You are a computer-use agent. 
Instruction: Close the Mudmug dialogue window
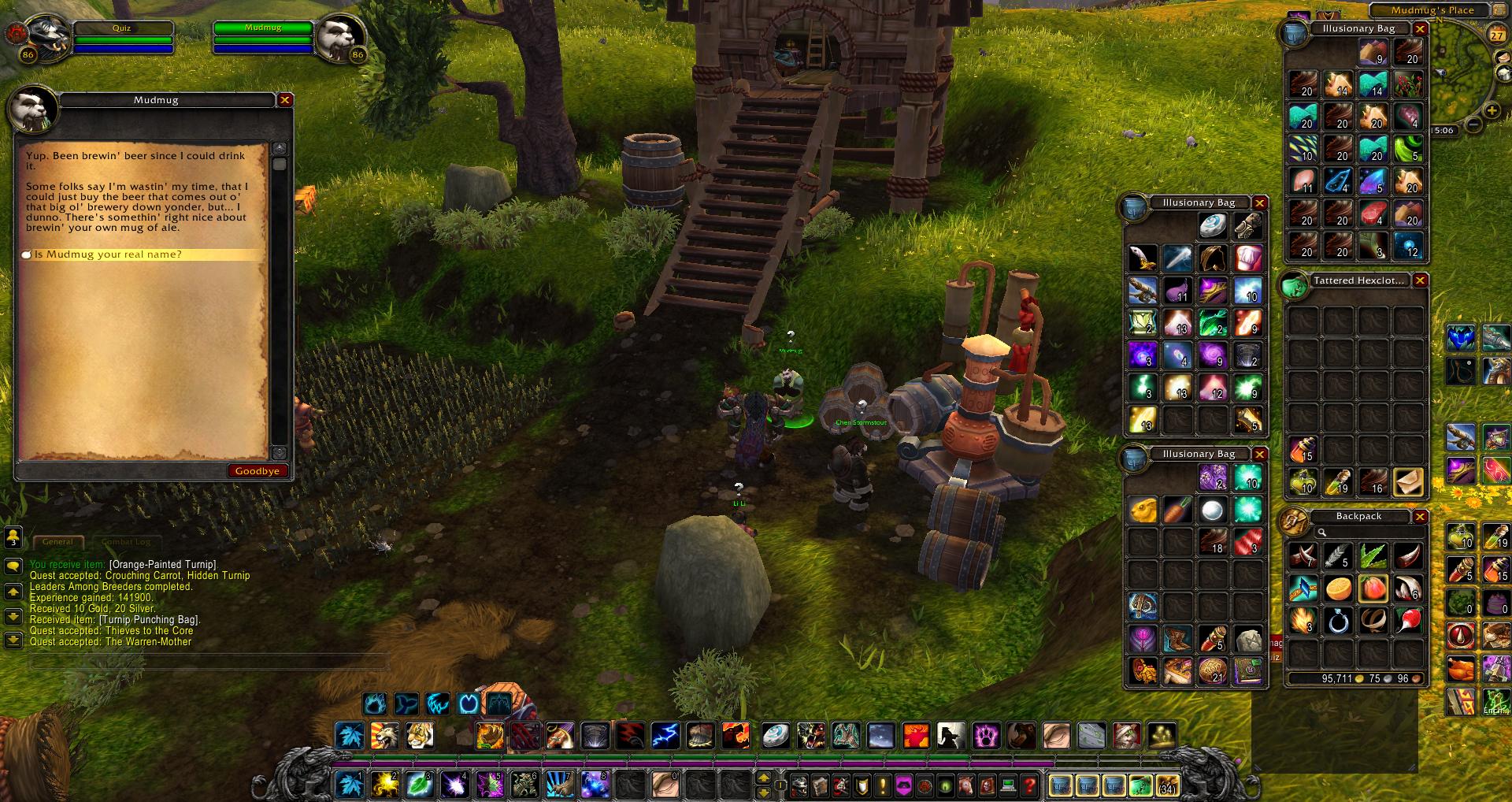click(x=285, y=100)
